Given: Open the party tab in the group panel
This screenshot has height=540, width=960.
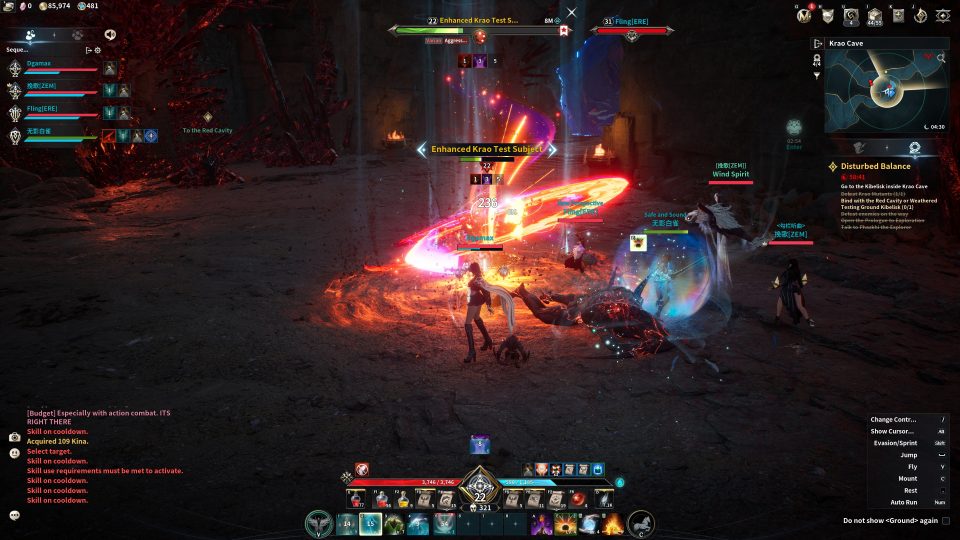Looking at the screenshot, I should point(31,34).
